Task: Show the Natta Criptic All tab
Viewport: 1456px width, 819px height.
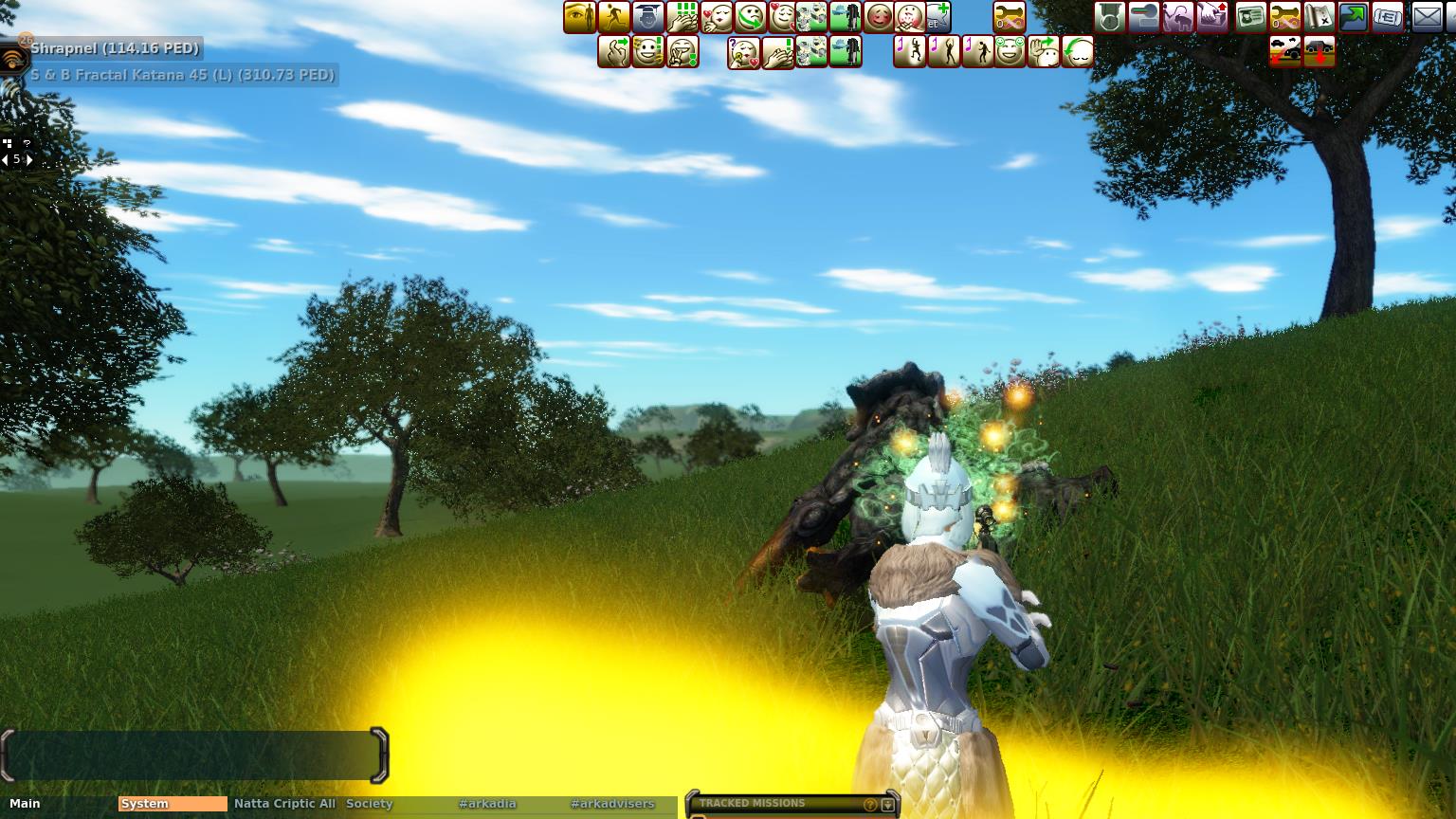Action: pos(284,804)
